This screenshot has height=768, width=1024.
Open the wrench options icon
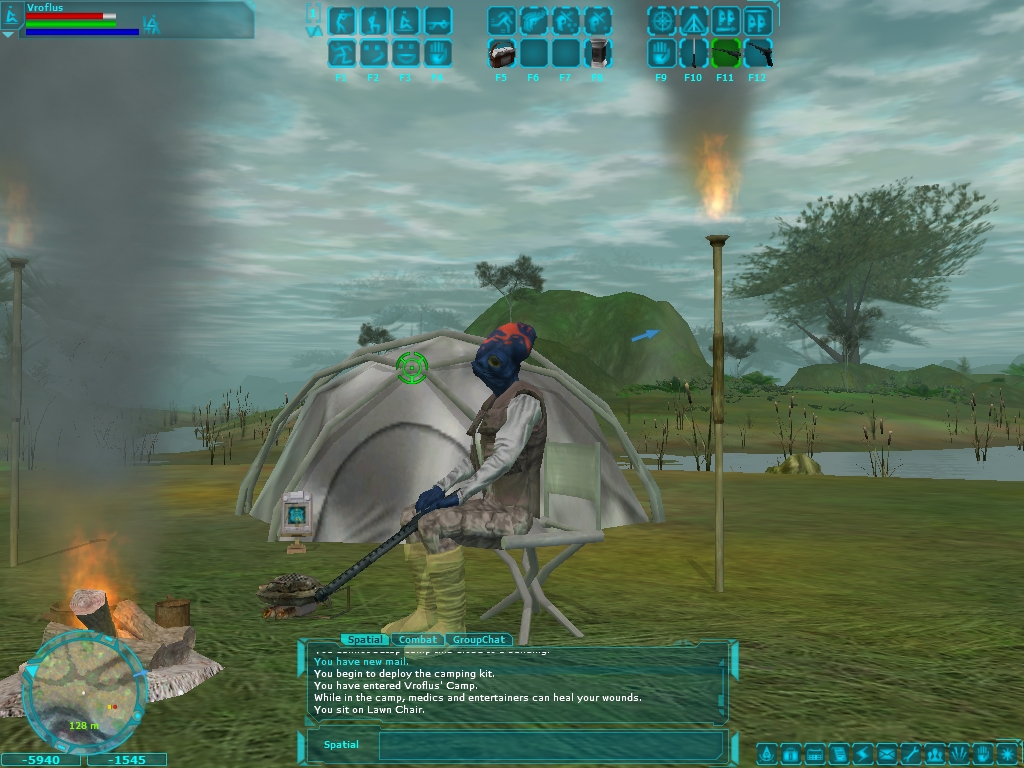pyautogui.click(x=910, y=753)
